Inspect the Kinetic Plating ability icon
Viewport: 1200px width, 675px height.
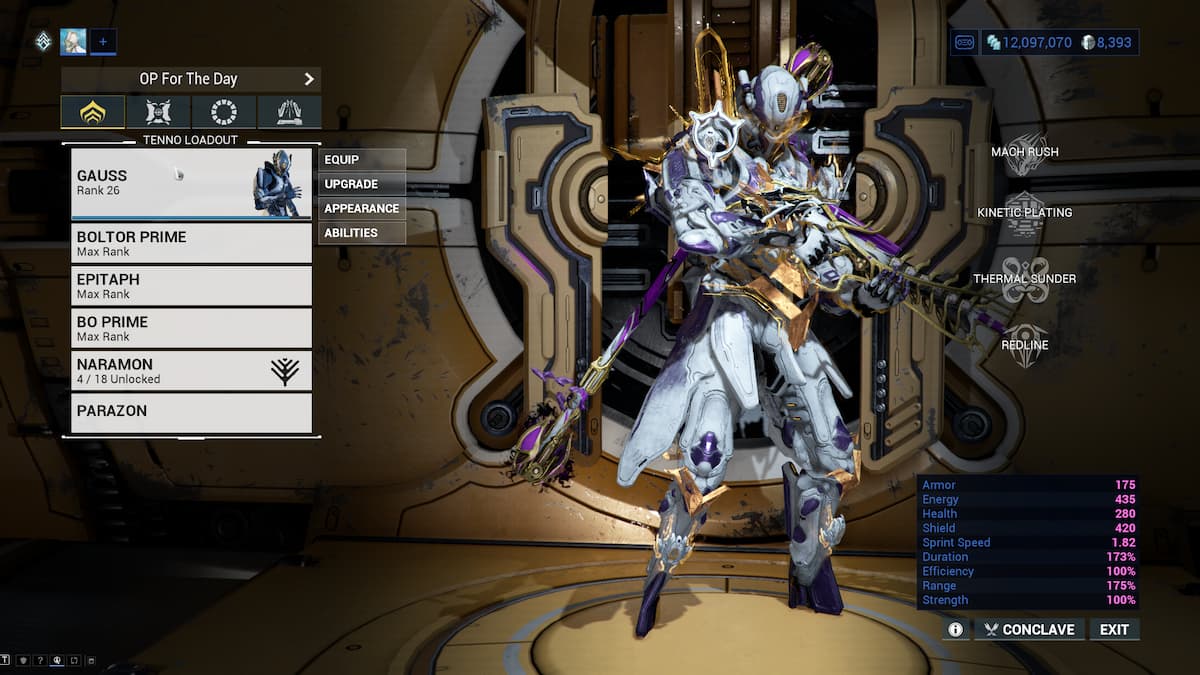pyautogui.click(x=1025, y=213)
